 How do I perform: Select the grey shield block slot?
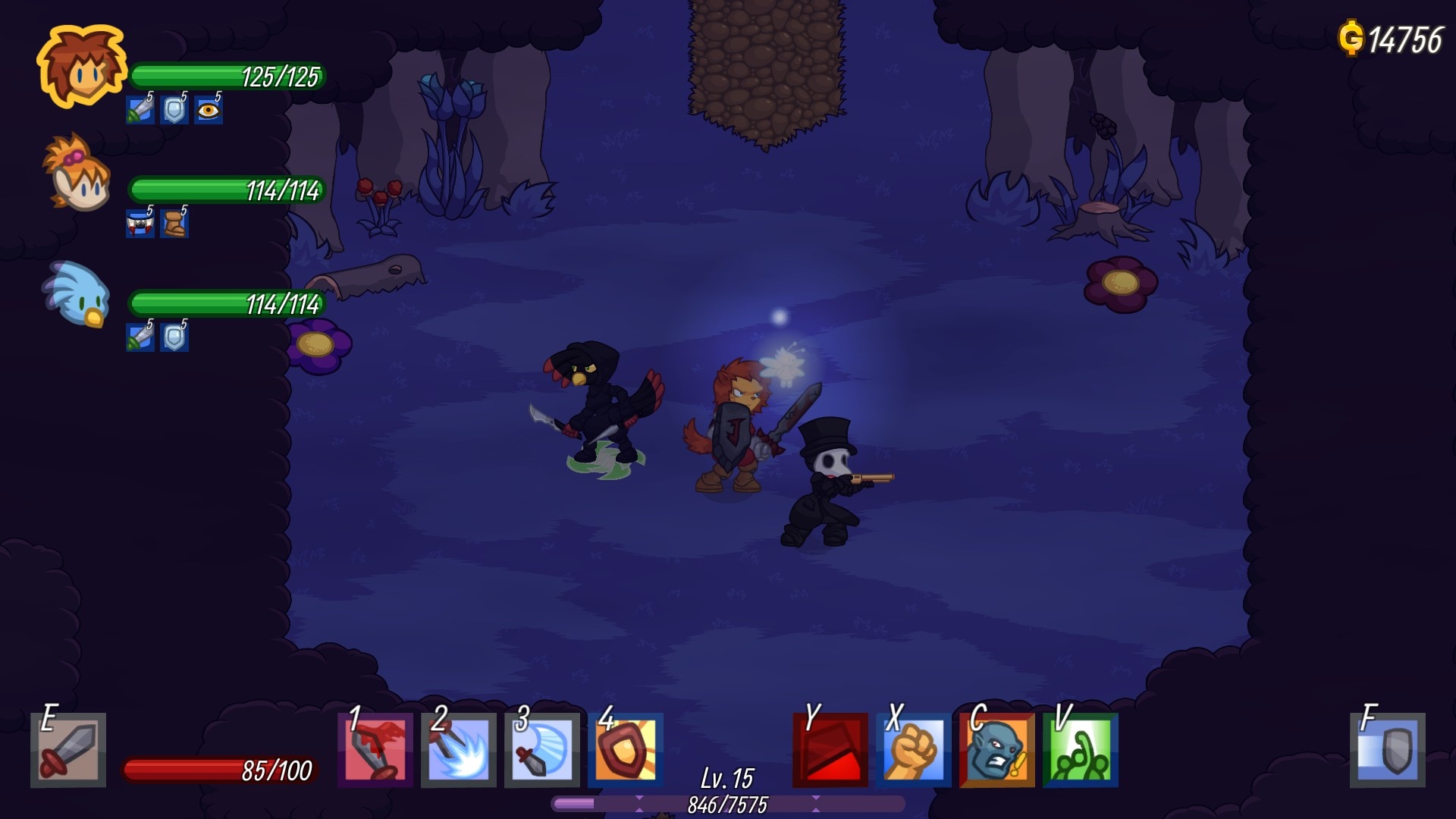click(x=1388, y=750)
